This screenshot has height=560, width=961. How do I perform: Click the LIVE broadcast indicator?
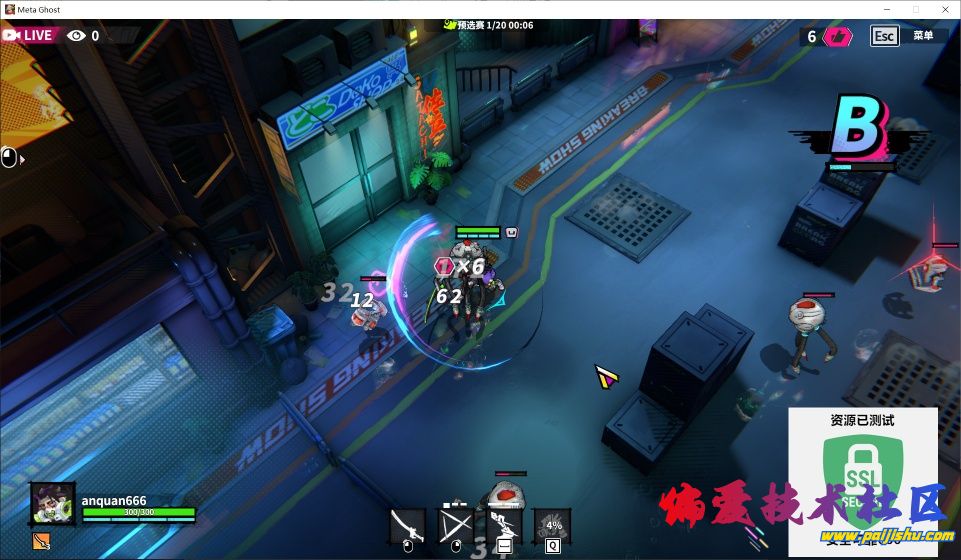(x=28, y=35)
